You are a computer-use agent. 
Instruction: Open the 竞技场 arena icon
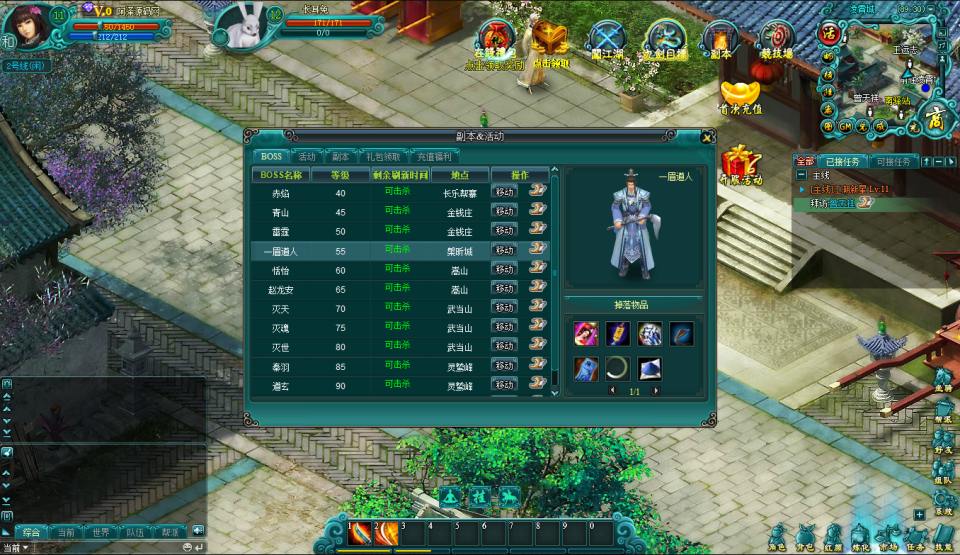point(776,38)
